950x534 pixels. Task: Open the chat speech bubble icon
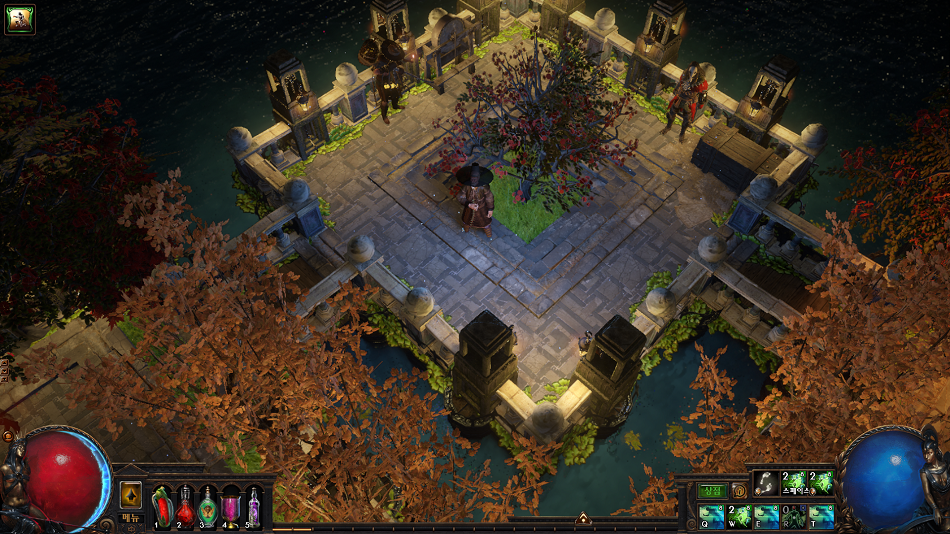(739, 491)
